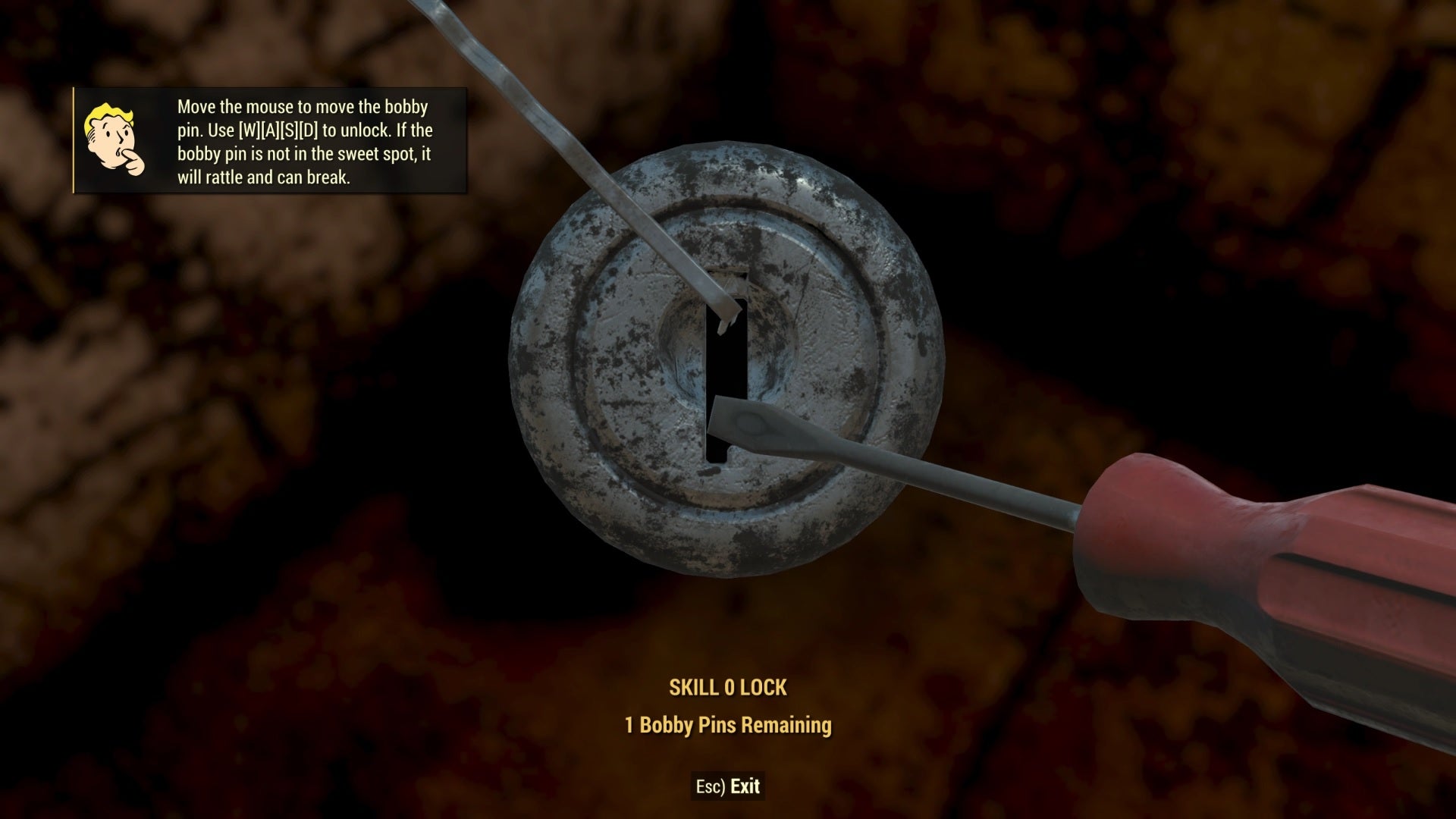This screenshot has width=1456, height=819.
Task: Click the Esc) Exit button
Action: pyautogui.click(x=730, y=786)
